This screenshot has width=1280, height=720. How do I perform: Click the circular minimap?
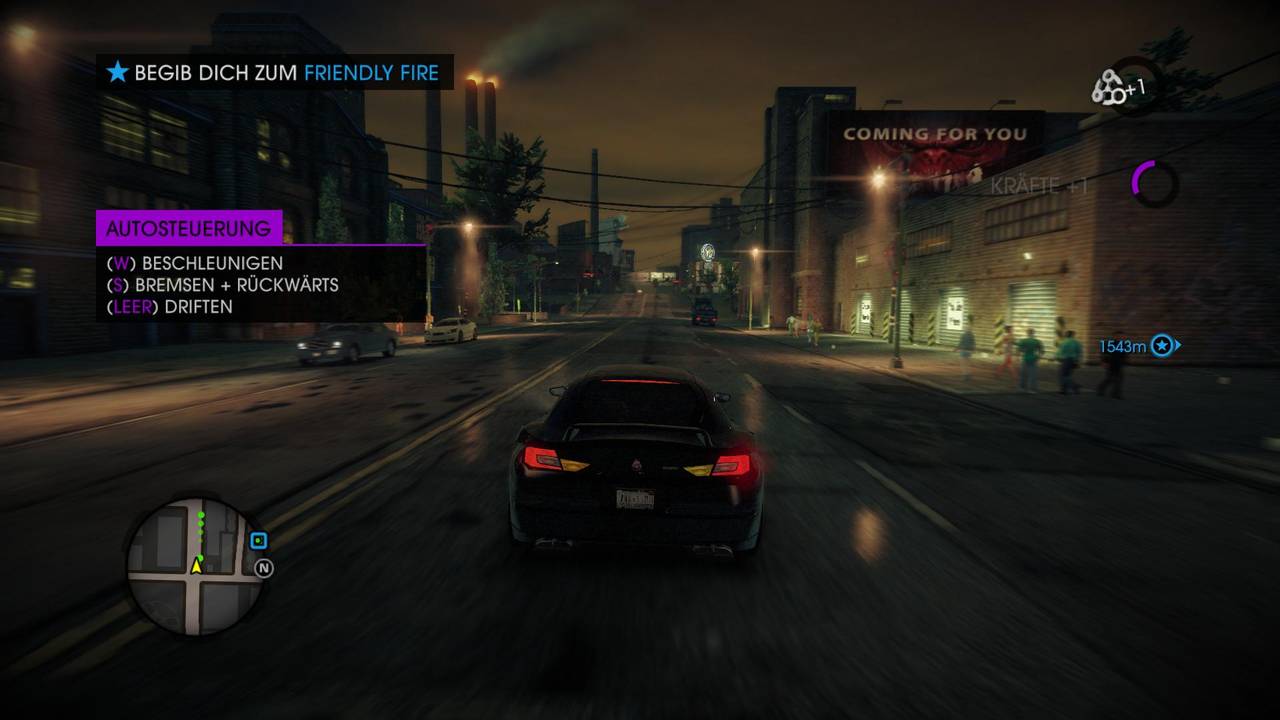tap(196, 566)
